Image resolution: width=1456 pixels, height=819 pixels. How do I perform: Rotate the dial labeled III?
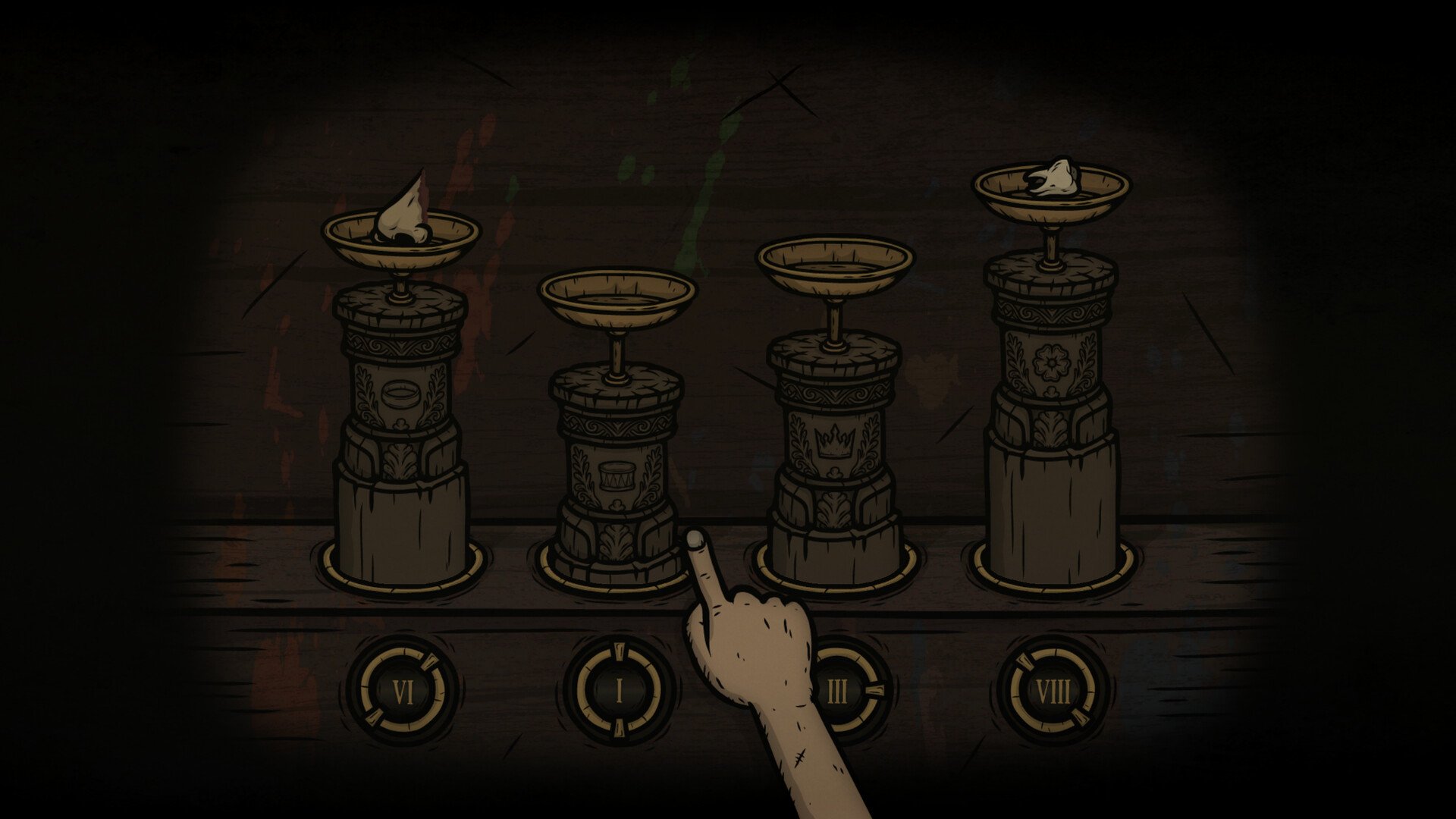click(840, 692)
